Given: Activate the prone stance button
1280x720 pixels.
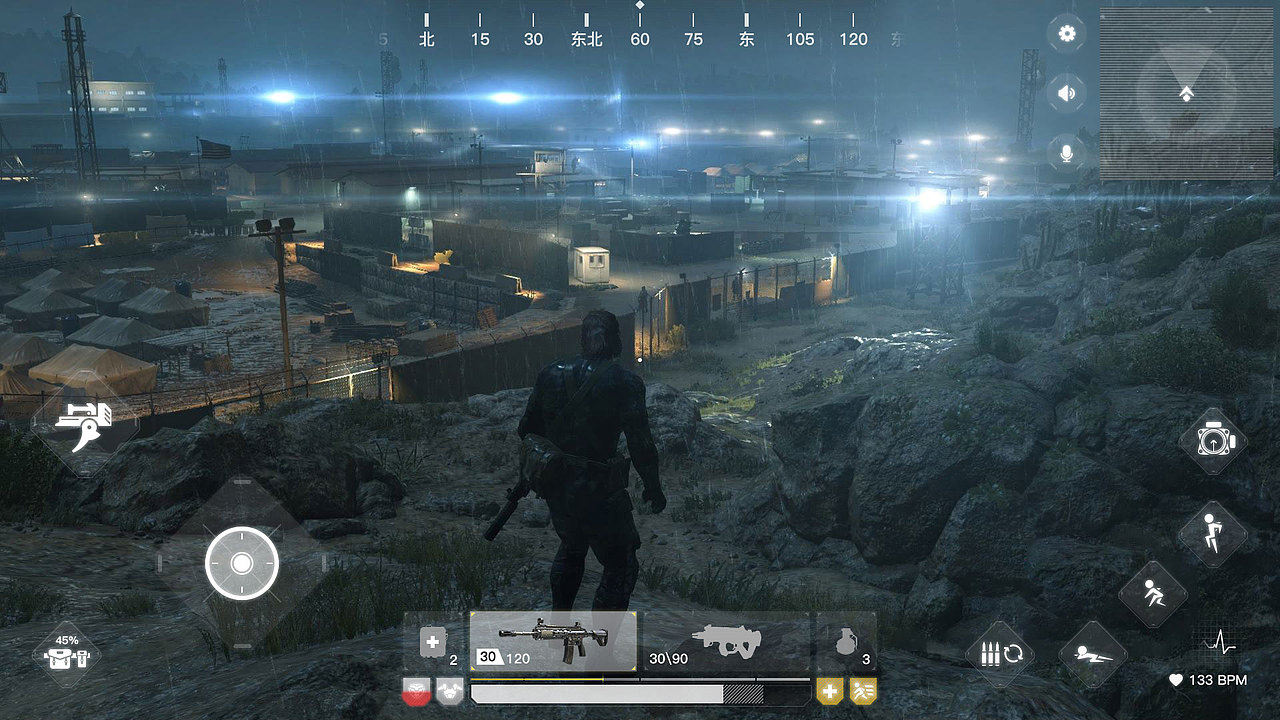Looking at the screenshot, I should (x=1092, y=655).
